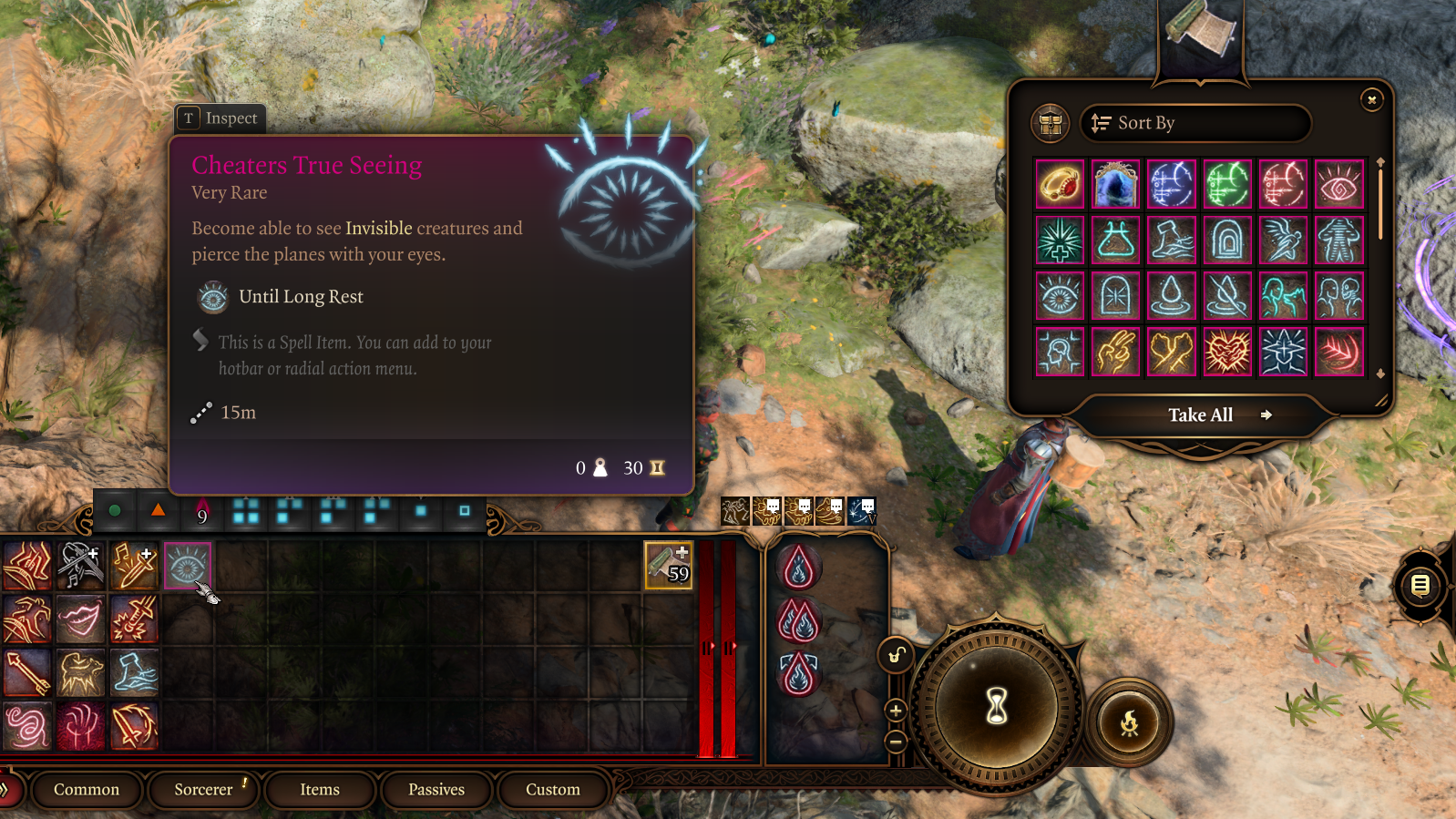Toggle the hotbar lock icon

[897, 655]
